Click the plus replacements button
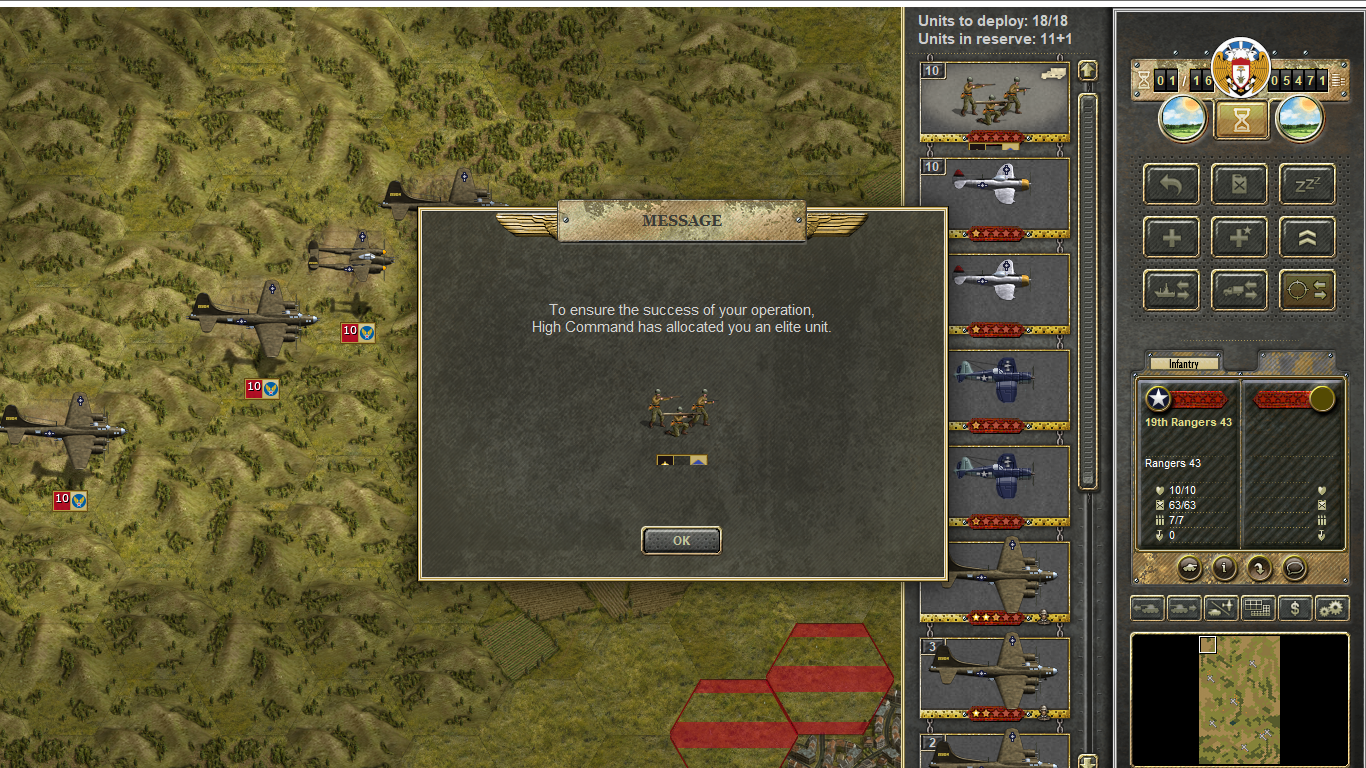This screenshot has height=768, width=1366. [x=1171, y=237]
